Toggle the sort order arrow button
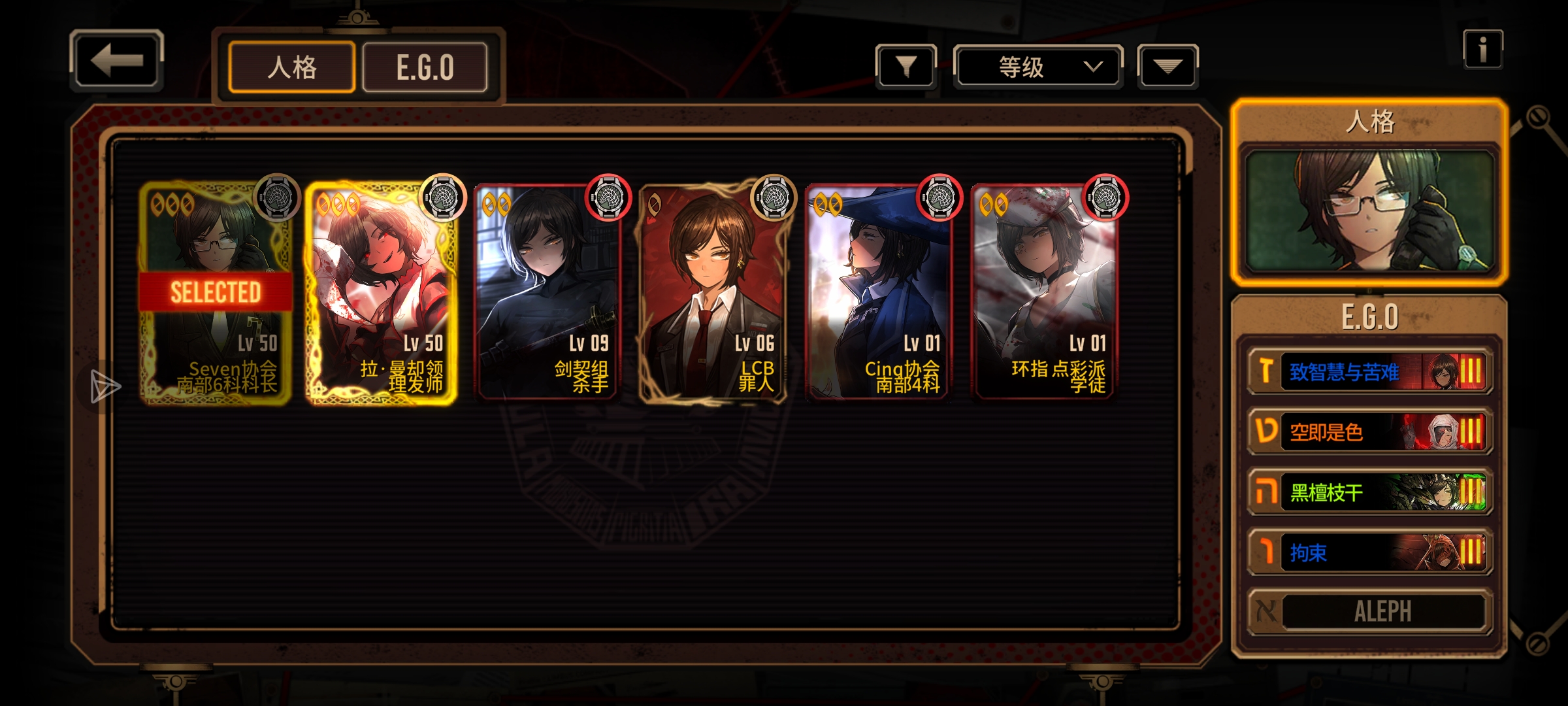 [1168, 66]
